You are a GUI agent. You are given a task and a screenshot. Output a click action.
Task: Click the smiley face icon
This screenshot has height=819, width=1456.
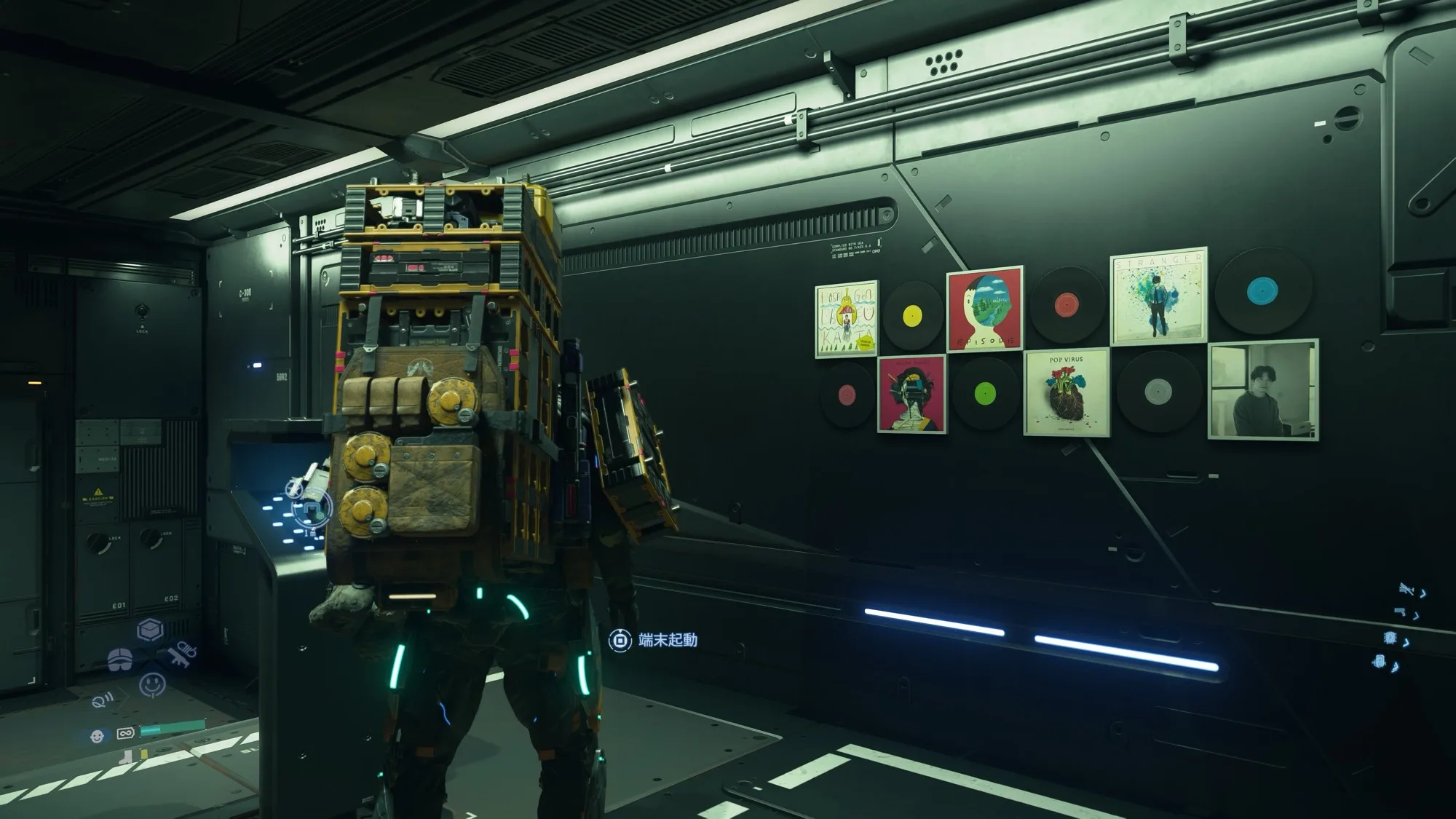point(151,684)
